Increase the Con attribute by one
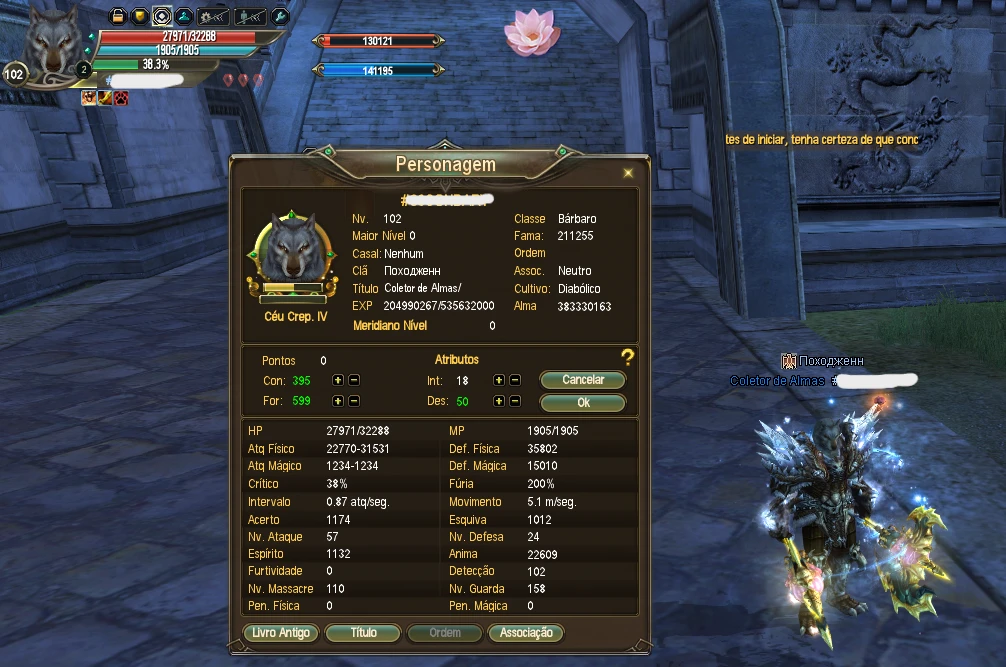This screenshot has height=667, width=1006. click(x=338, y=380)
